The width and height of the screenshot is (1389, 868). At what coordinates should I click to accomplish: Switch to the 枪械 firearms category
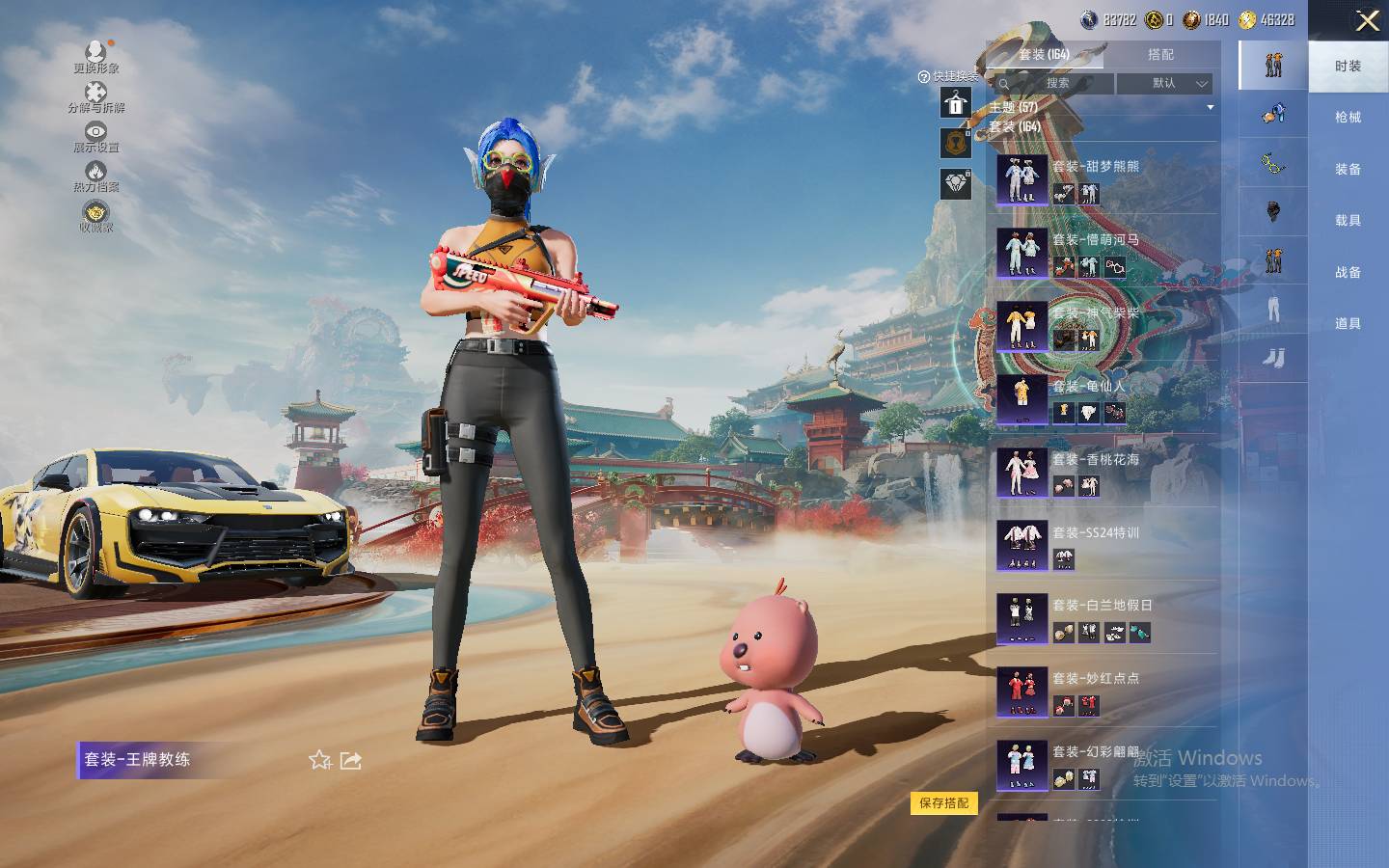tap(1348, 118)
